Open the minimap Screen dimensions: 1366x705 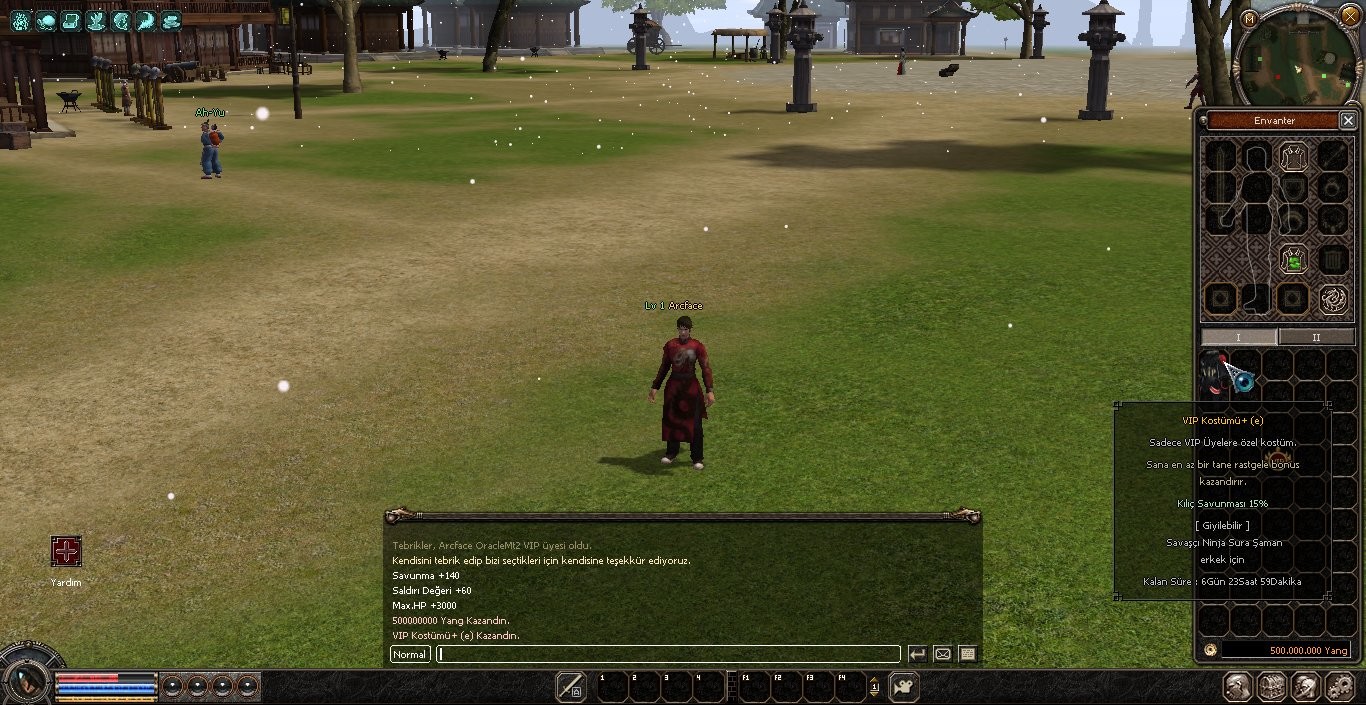click(x=1297, y=60)
